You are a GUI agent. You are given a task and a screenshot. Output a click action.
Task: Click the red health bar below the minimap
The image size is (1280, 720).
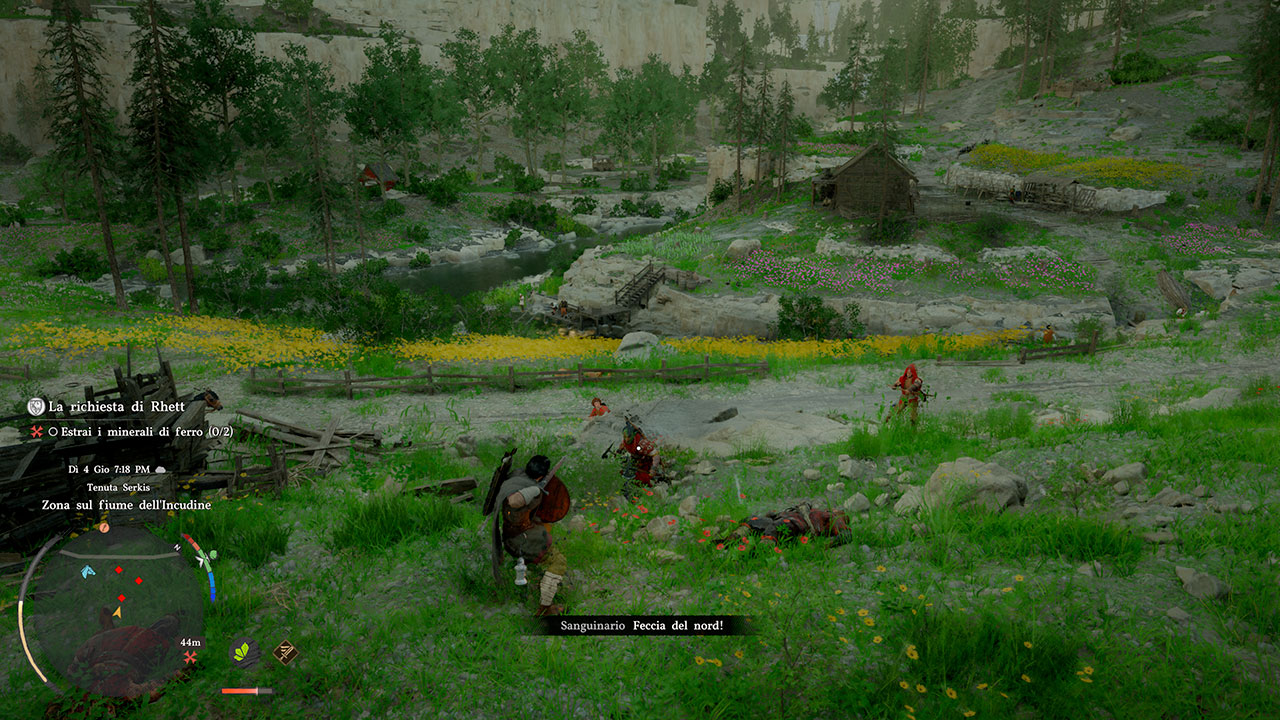pyautogui.click(x=245, y=691)
